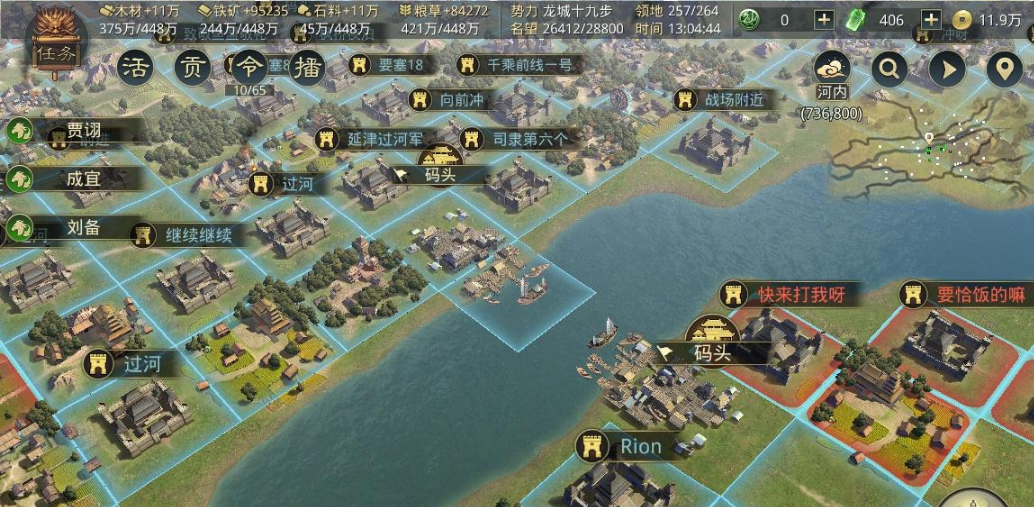Image resolution: width=1034 pixels, height=507 pixels.
Task: Choose the 刘备 army entry
Action: coord(82,227)
